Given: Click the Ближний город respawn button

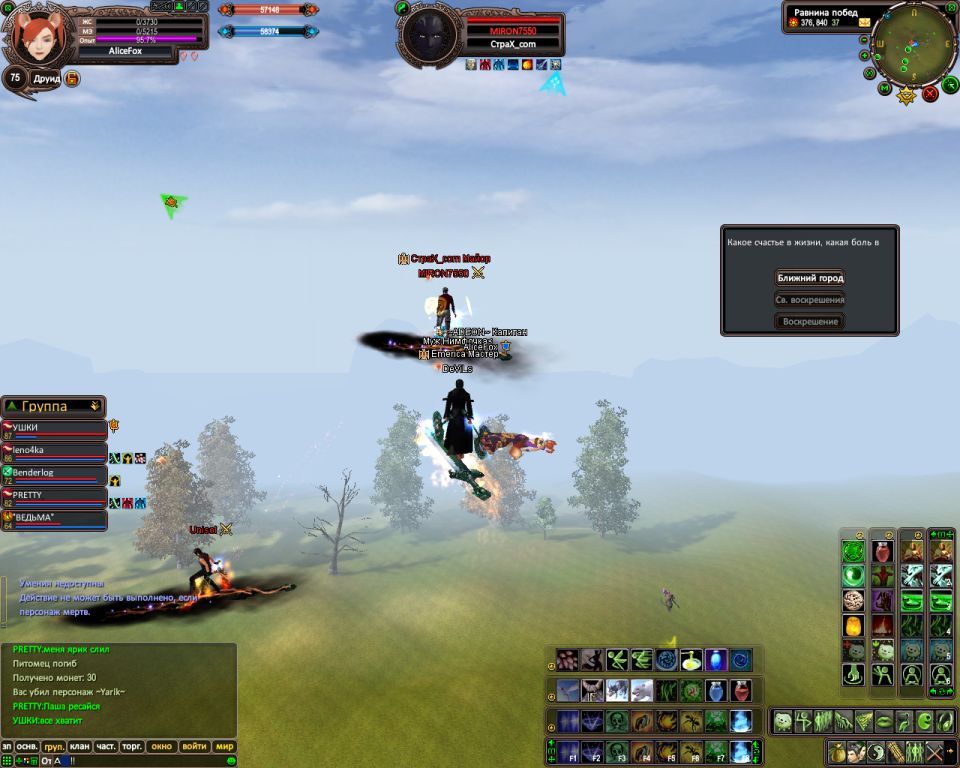Looking at the screenshot, I should coord(809,278).
